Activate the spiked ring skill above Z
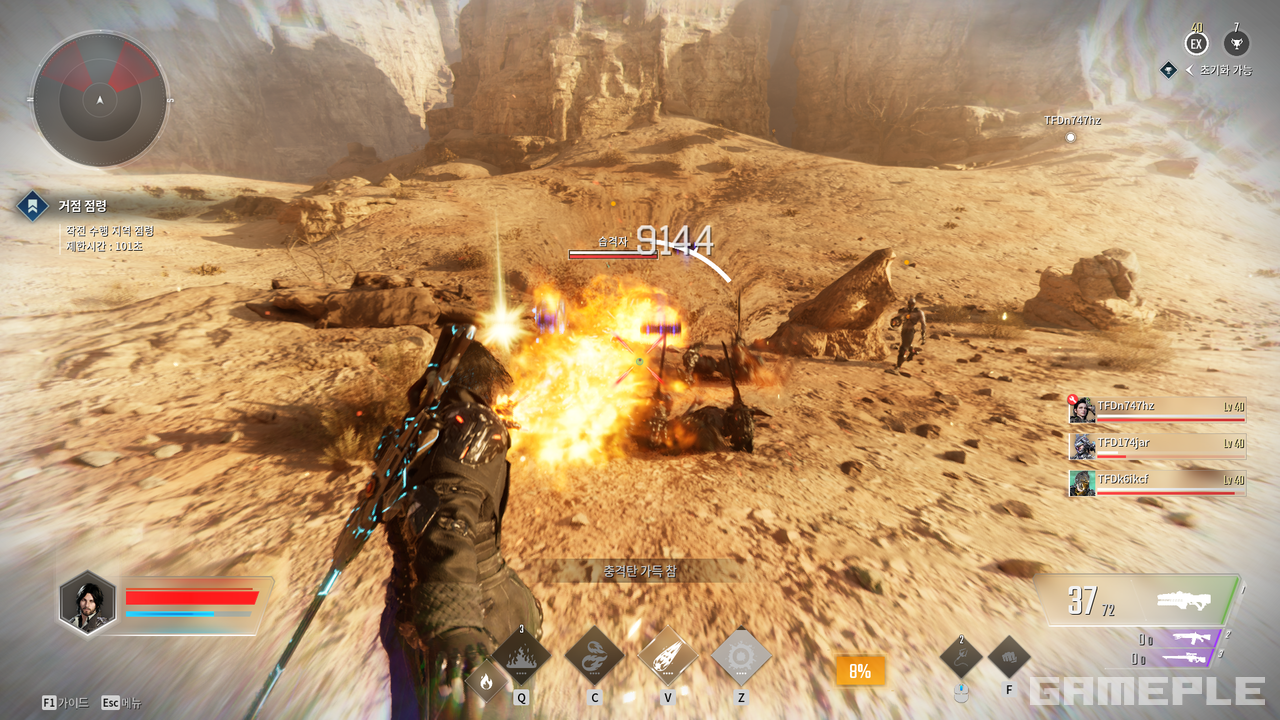The width and height of the screenshot is (1280, 720). tap(741, 656)
